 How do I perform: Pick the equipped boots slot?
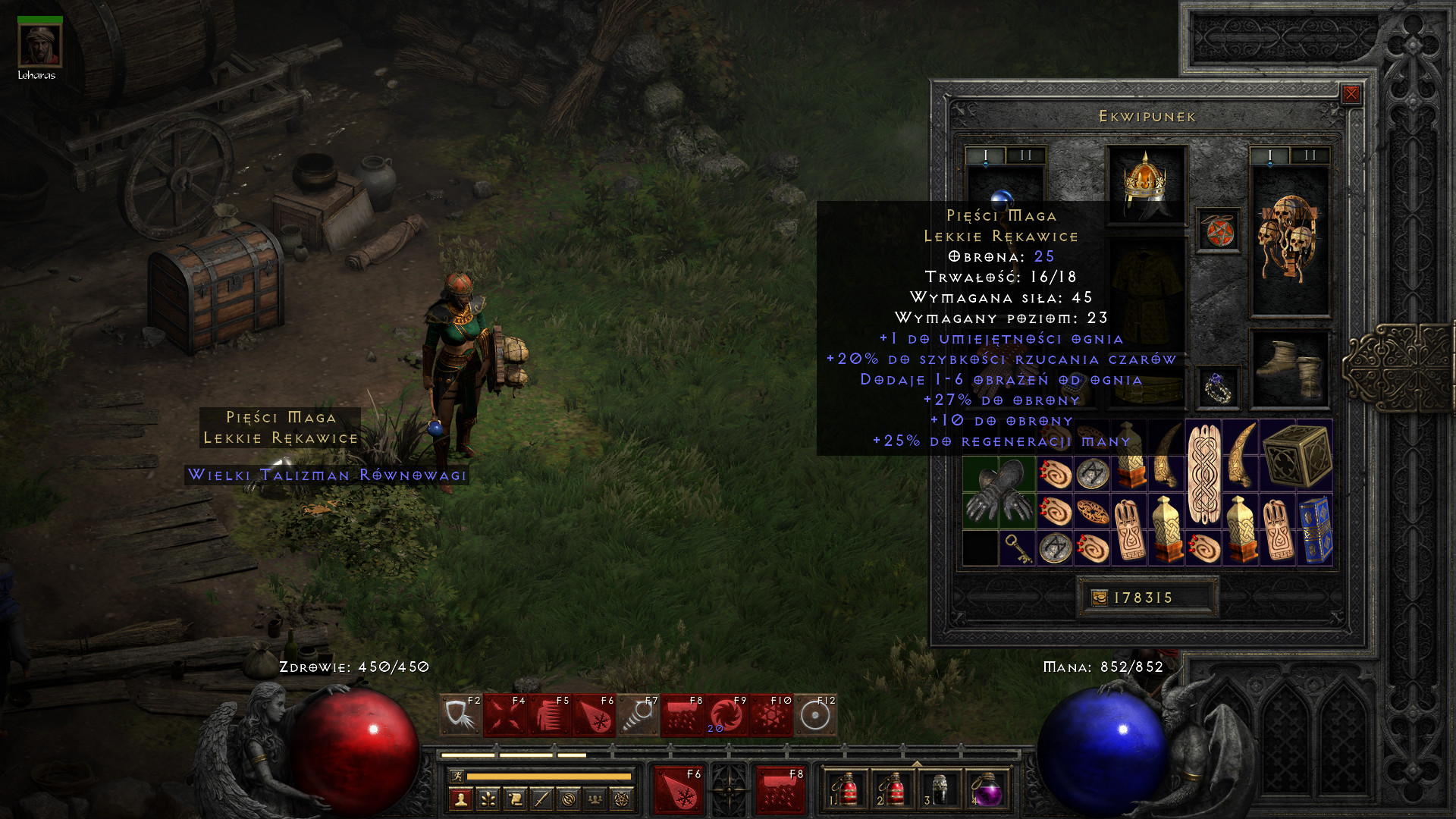(1289, 369)
